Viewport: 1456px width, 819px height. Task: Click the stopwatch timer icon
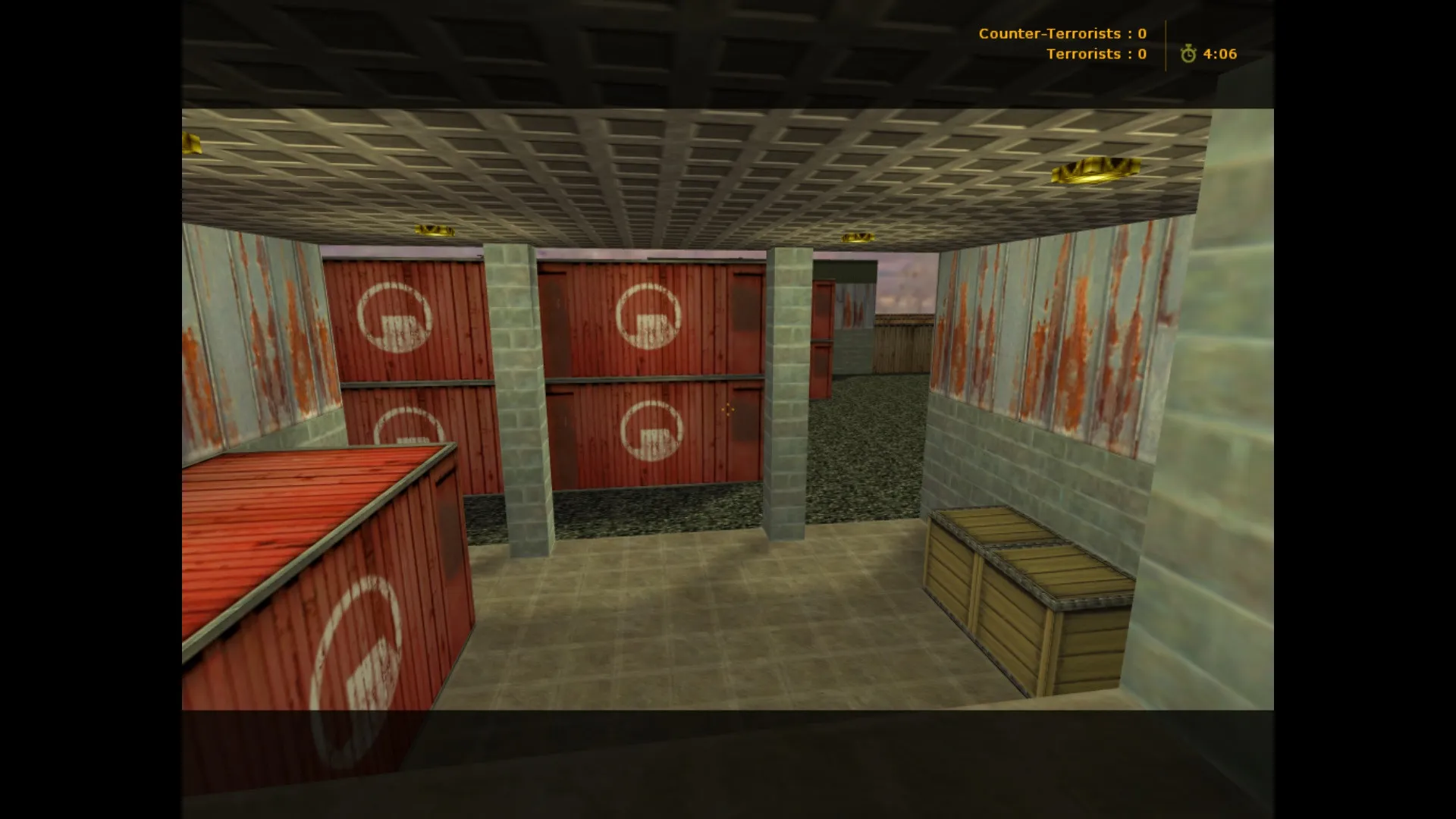pos(1188,55)
